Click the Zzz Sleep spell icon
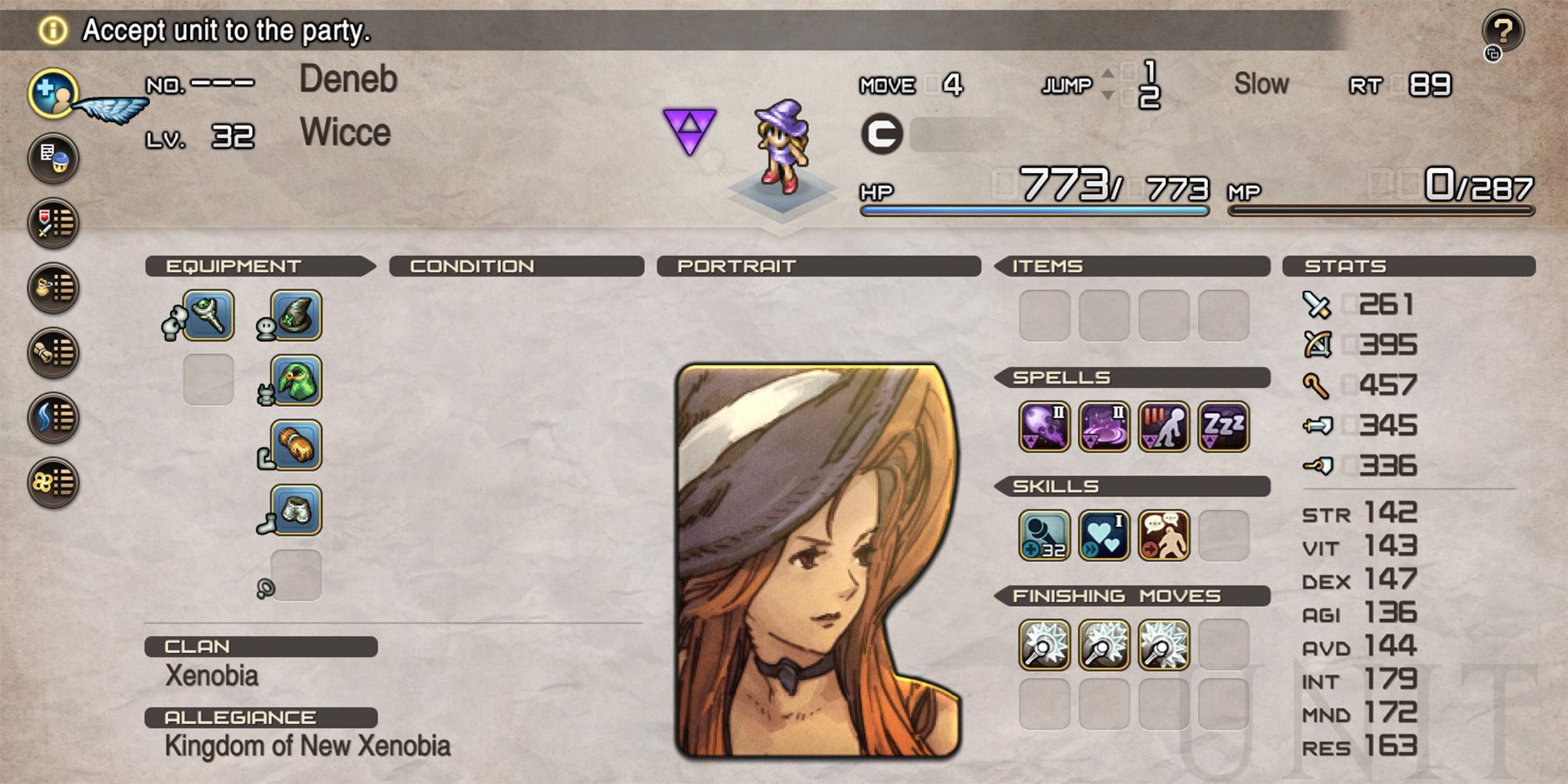Screen dimensions: 1568x784 coord(1225,425)
